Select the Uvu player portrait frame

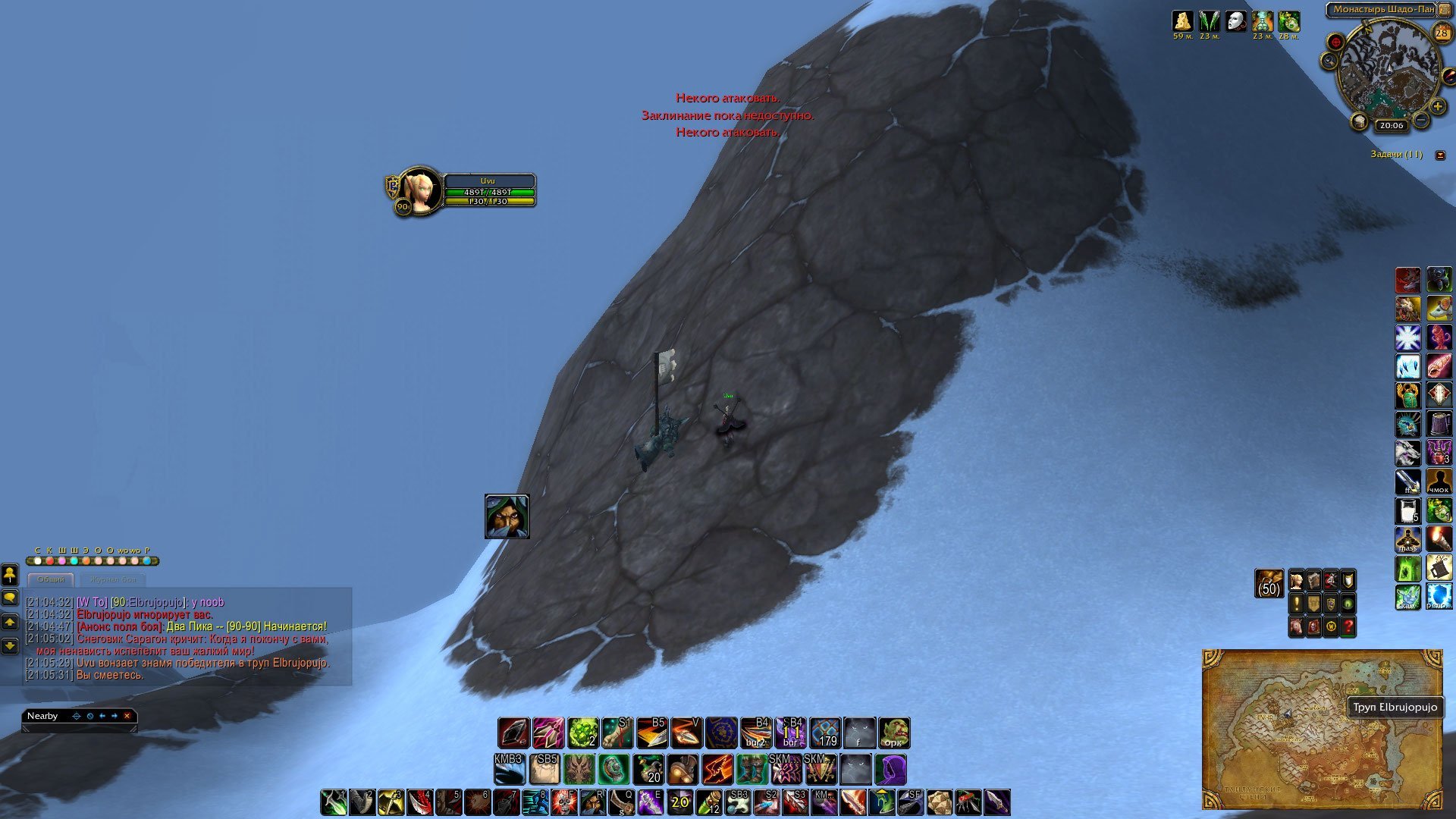coord(419,190)
